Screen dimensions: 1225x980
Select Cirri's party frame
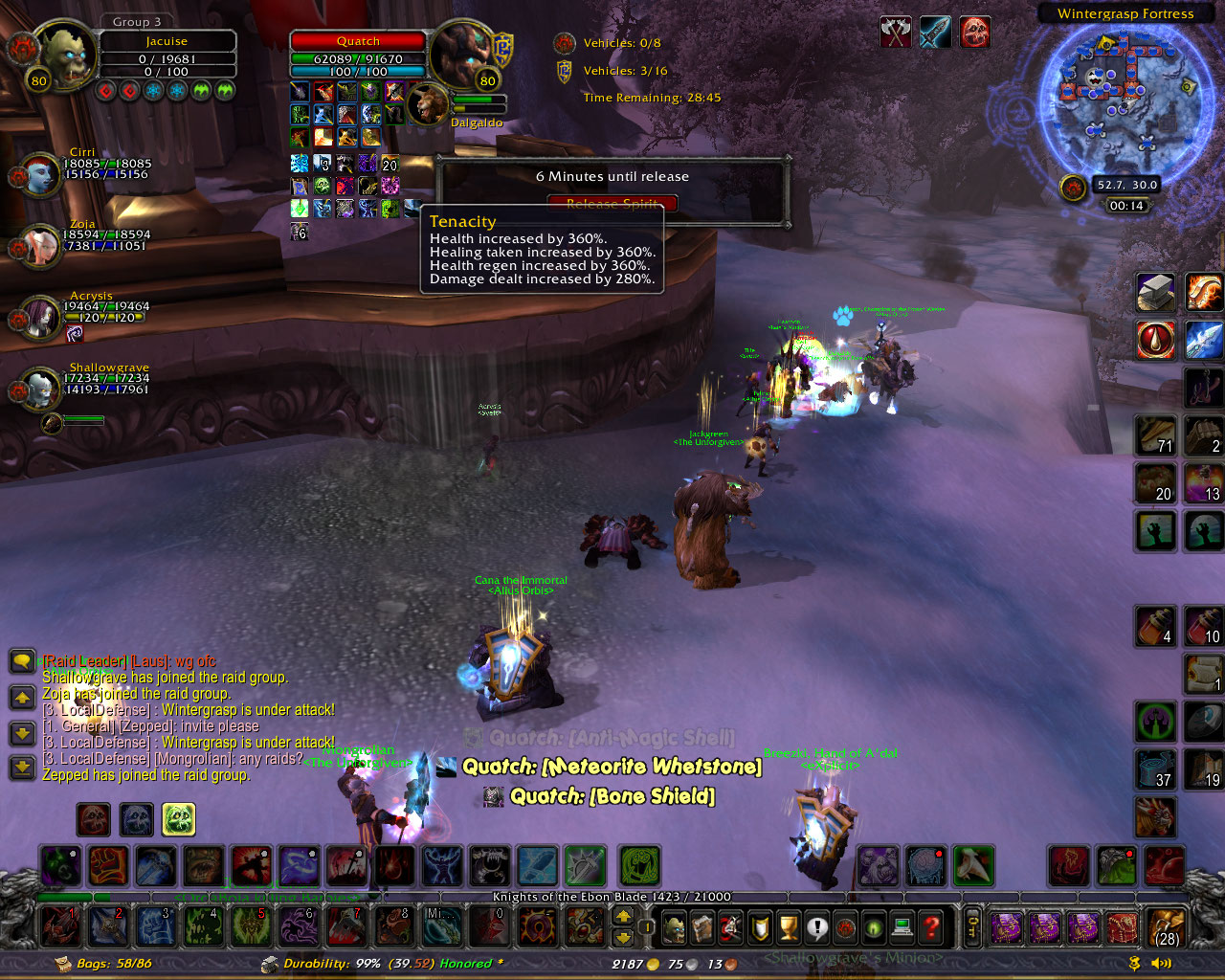point(41,175)
